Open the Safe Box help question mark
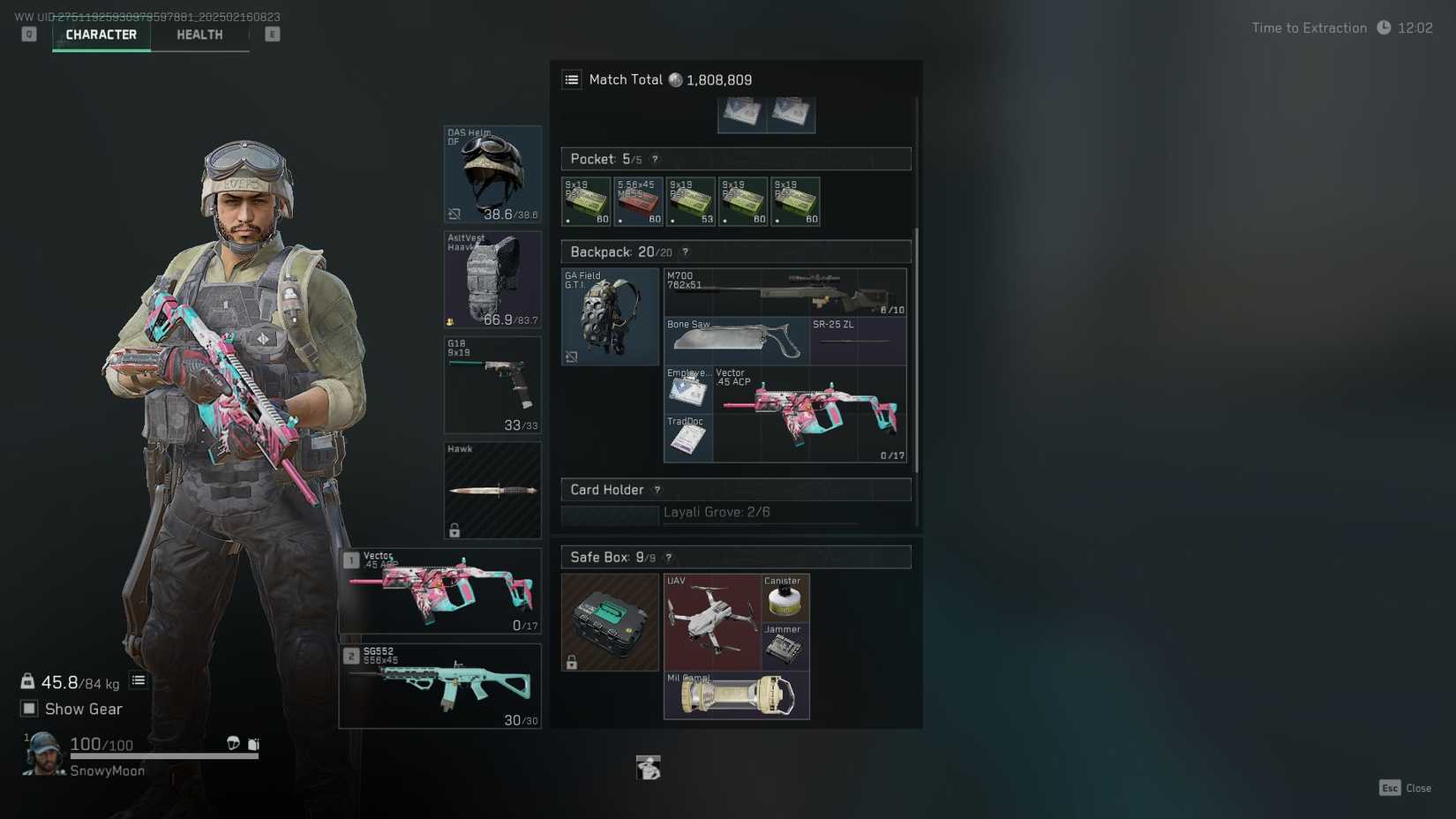Viewport: 1456px width, 819px height. (668, 557)
